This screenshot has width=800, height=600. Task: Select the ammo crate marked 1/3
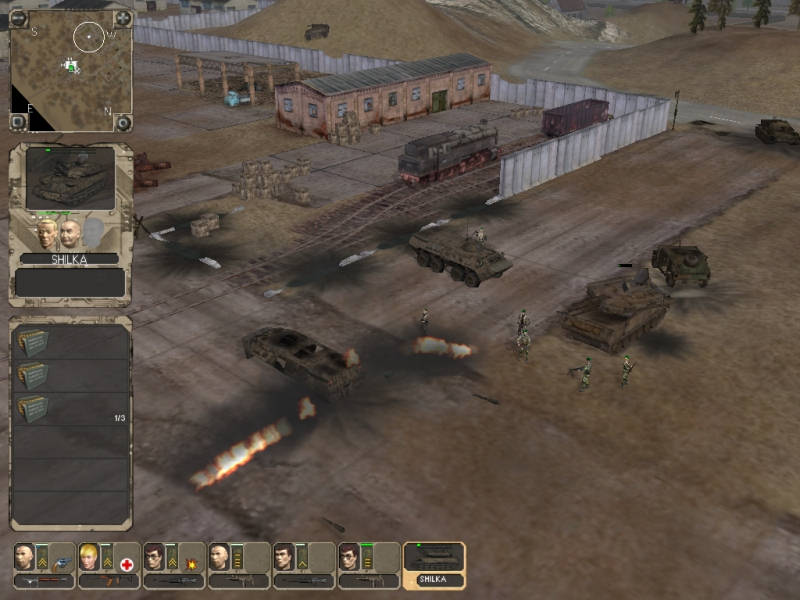click(34, 408)
